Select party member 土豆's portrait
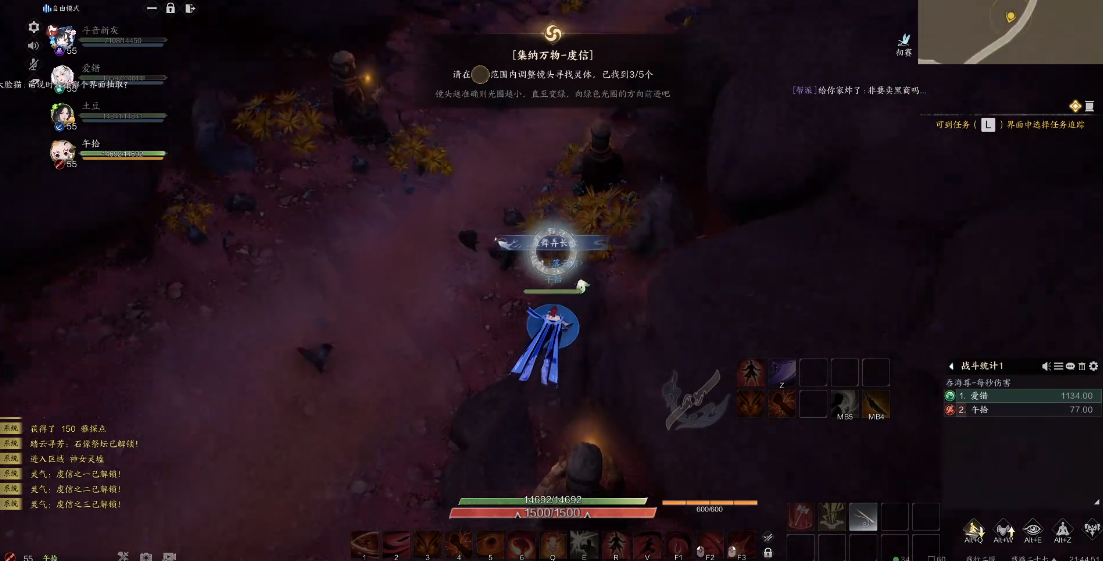This screenshot has height=561, width=1103. (63, 115)
